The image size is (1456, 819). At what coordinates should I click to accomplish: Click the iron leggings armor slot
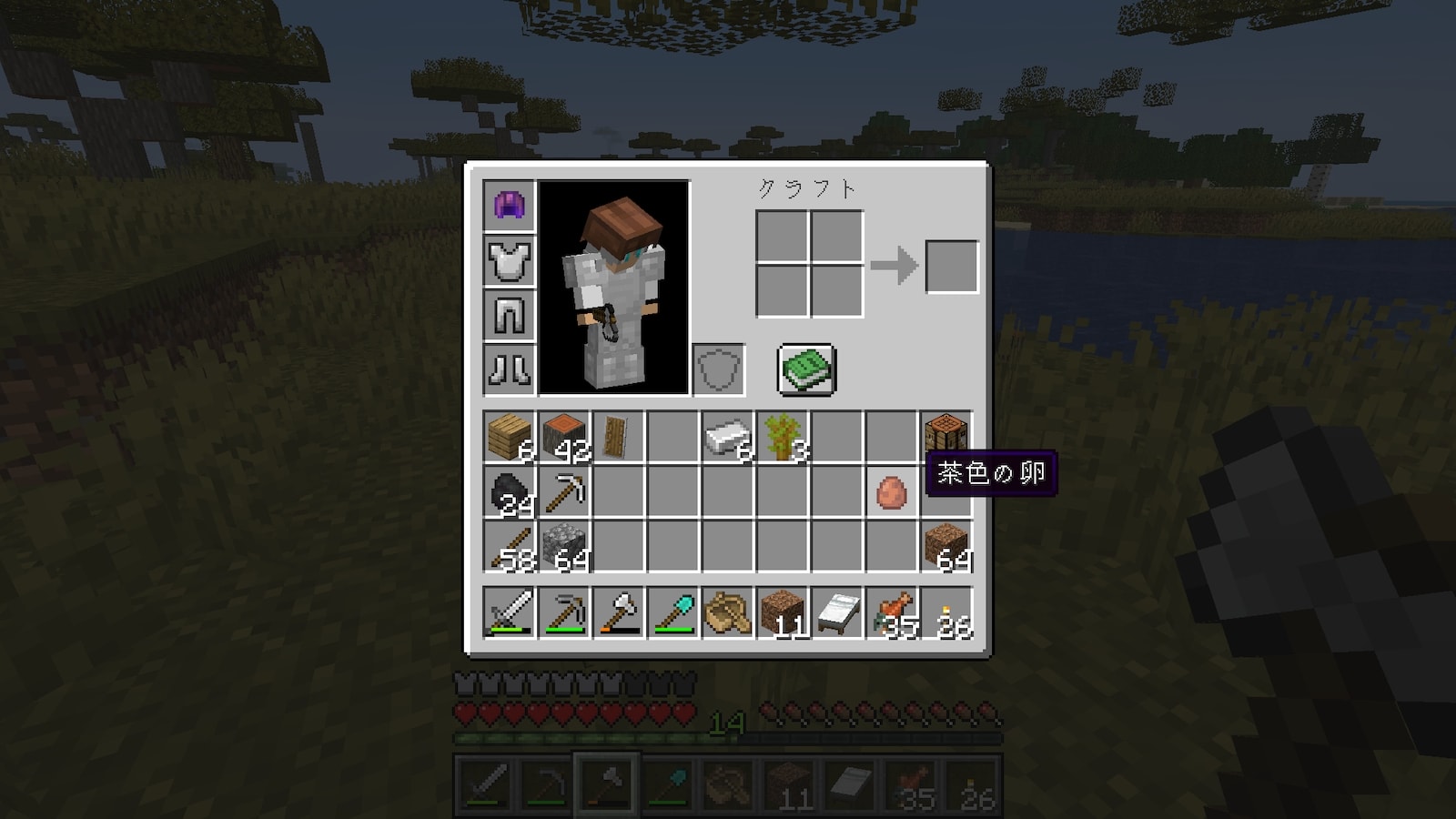[510, 315]
